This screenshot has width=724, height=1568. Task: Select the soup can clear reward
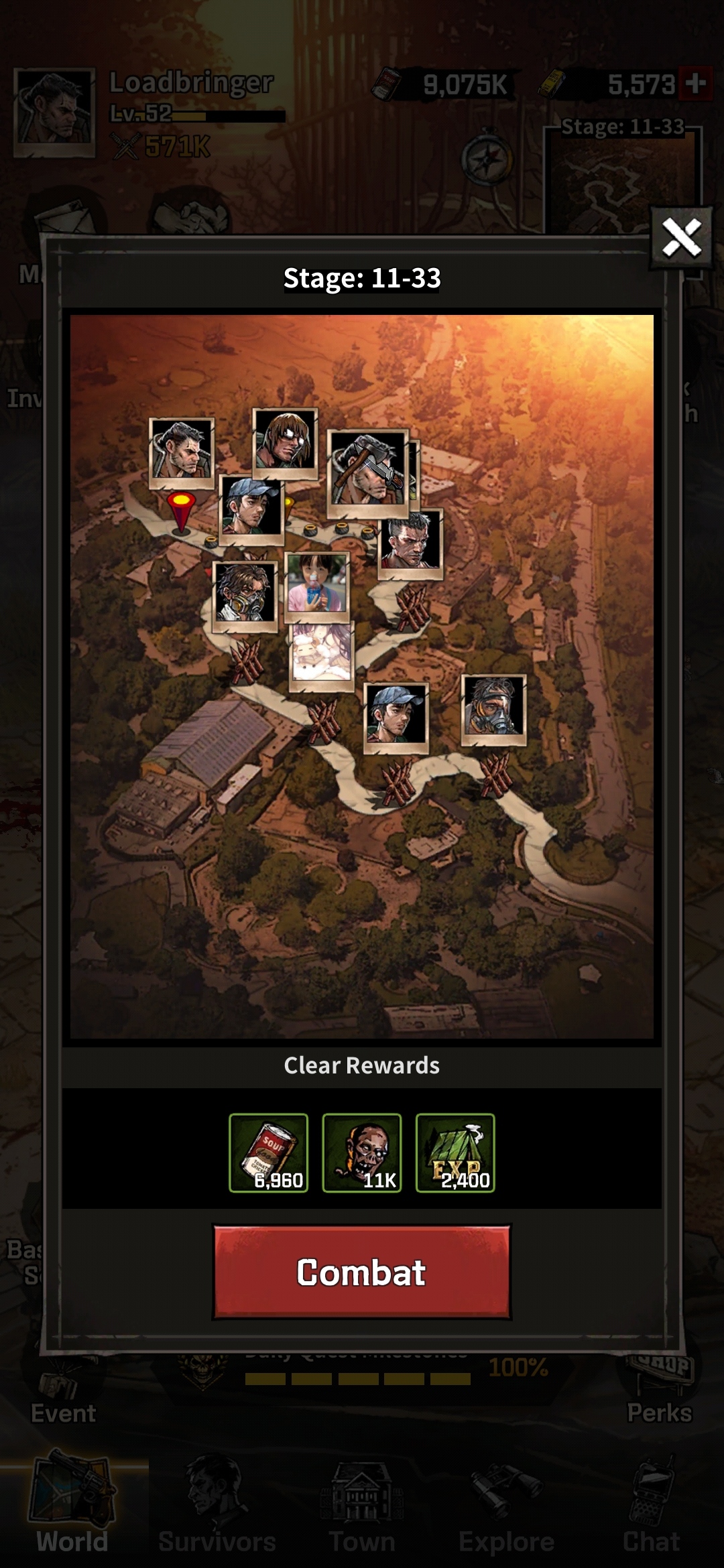(268, 1153)
